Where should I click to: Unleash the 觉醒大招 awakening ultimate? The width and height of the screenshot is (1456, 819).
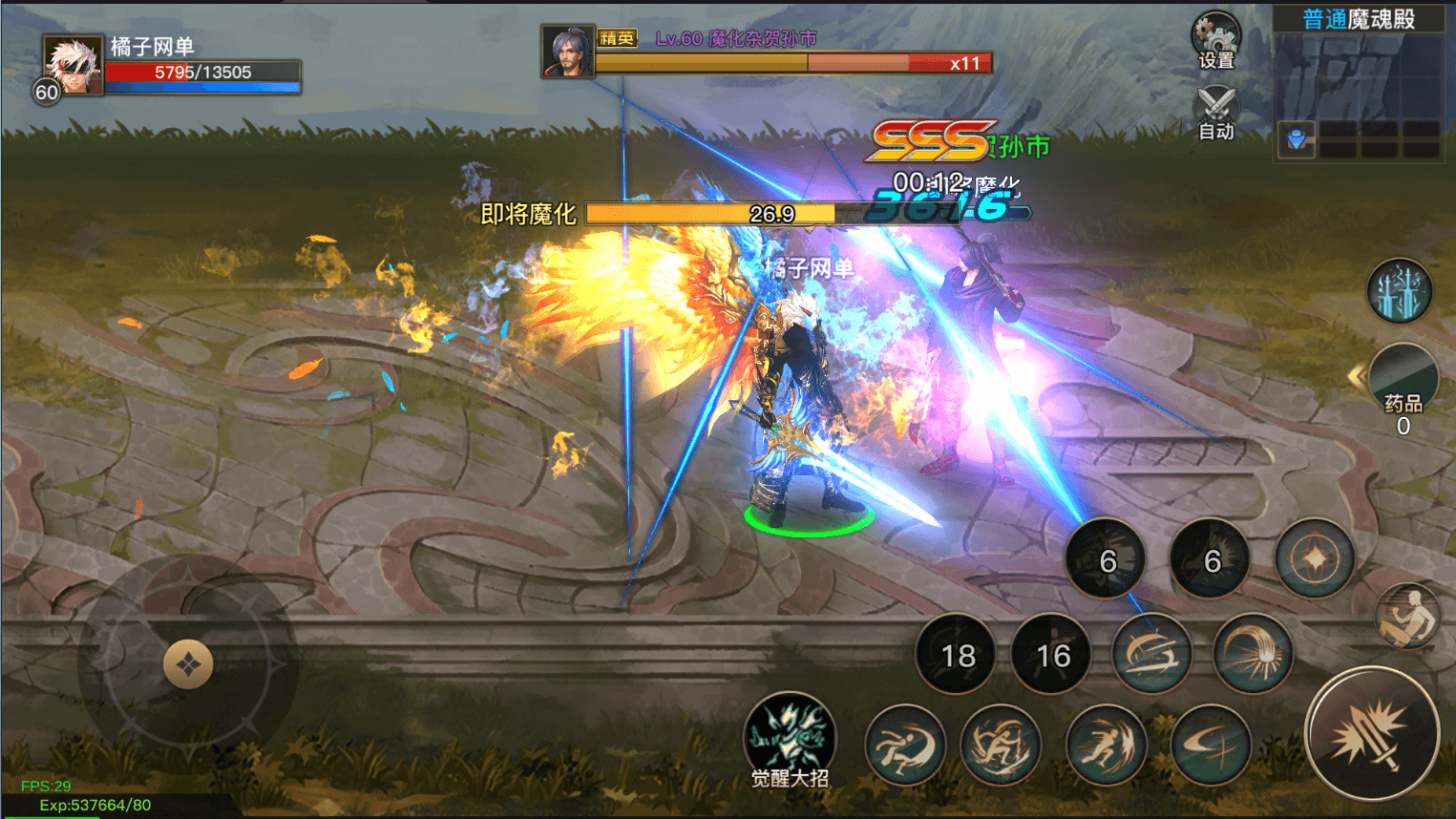pyautogui.click(x=790, y=736)
